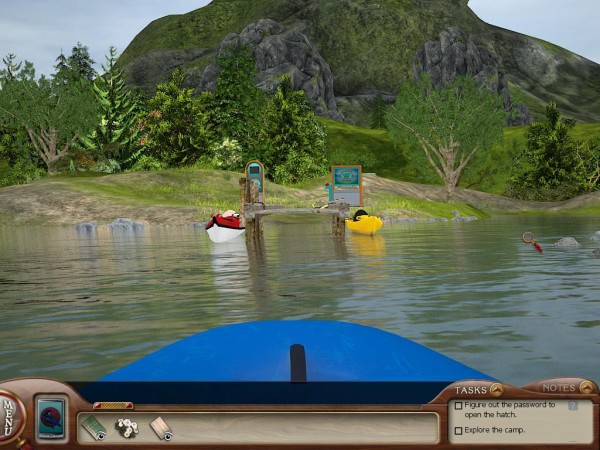The height and width of the screenshot is (450, 600).
Task: Pick the white flowers inventory item
Action: [x=126, y=428]
